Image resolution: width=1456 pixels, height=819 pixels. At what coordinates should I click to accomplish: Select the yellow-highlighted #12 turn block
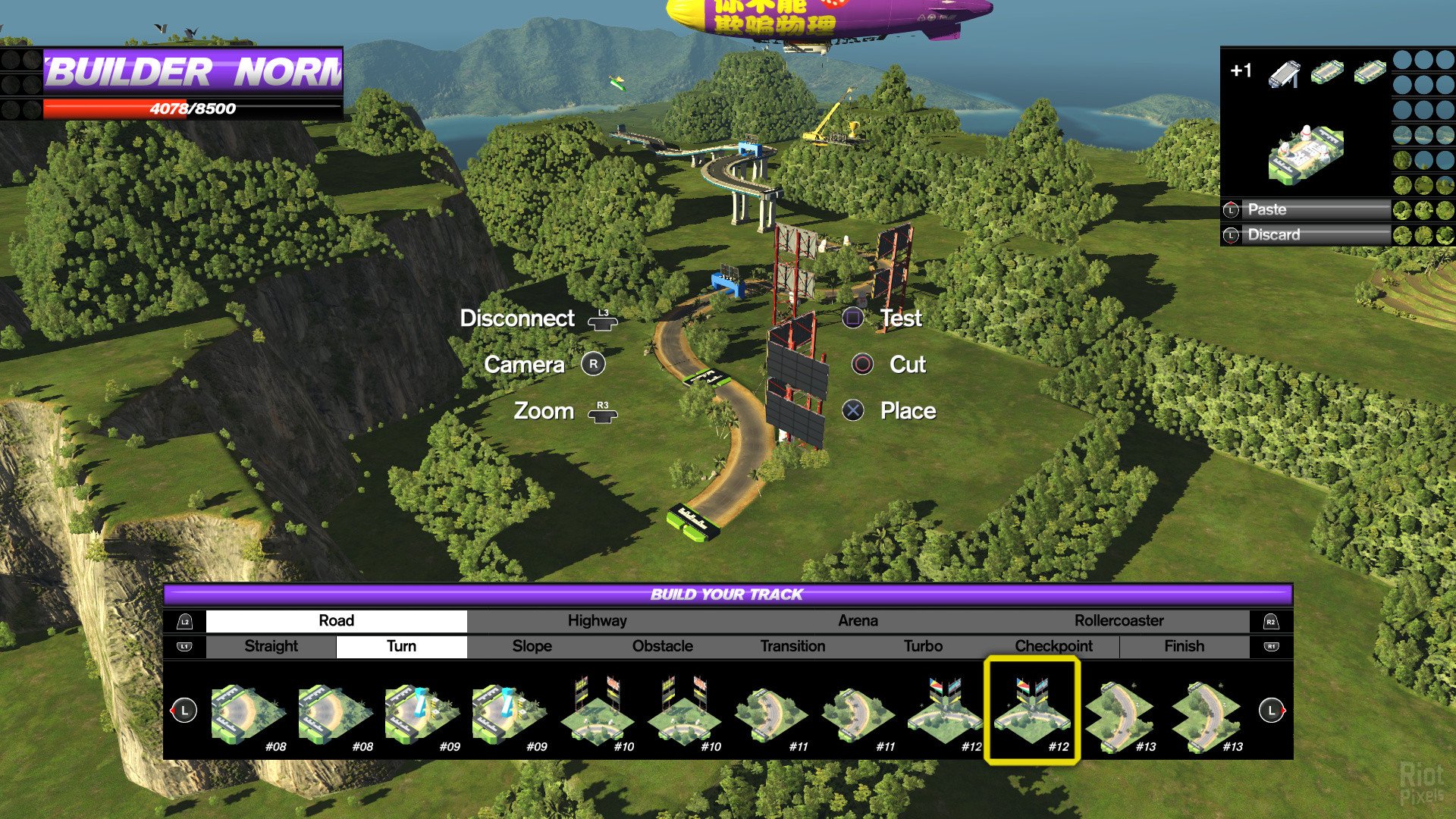coord(1031,711)
